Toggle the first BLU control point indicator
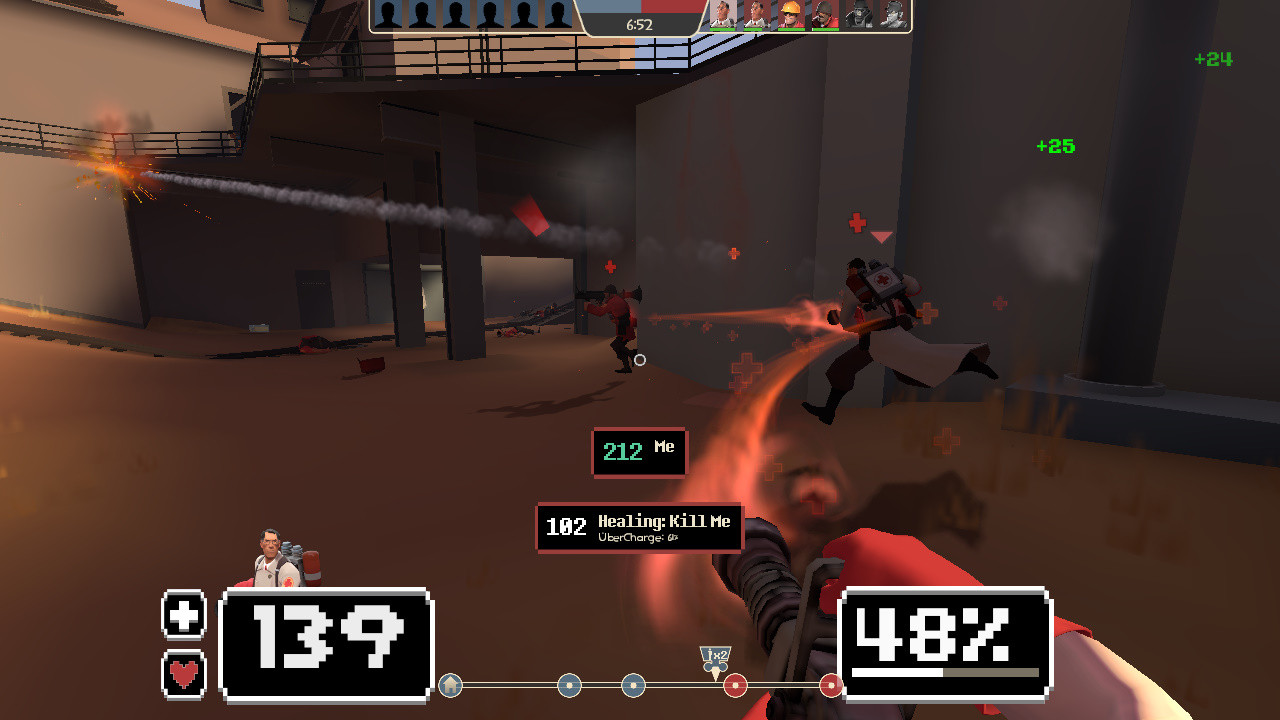The height and width of the screenshot is (720, 1280). tap(569, 686)
